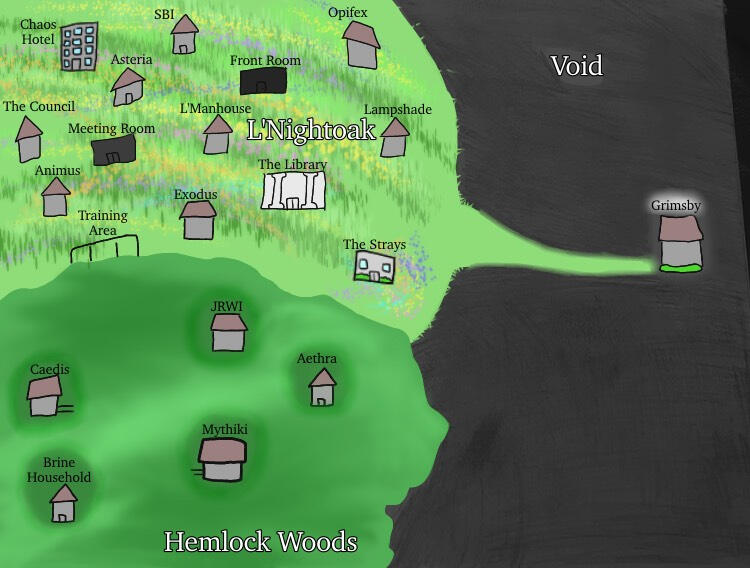750x568 pixels.
Task: Choose the Lampshade house
Action: 395,138
